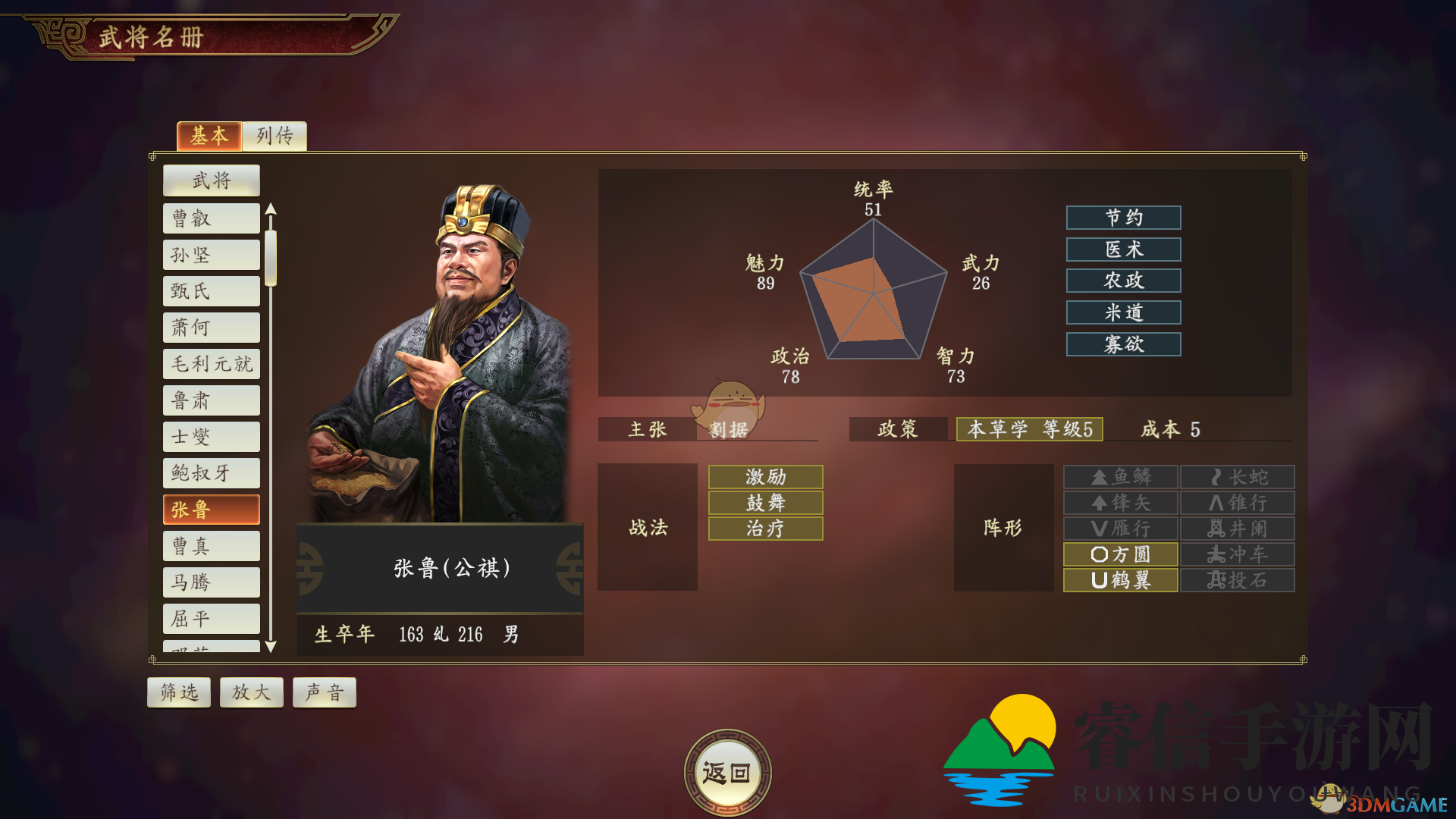
Task: Select the 方圆 formation icon
Action: (1119, 554)
